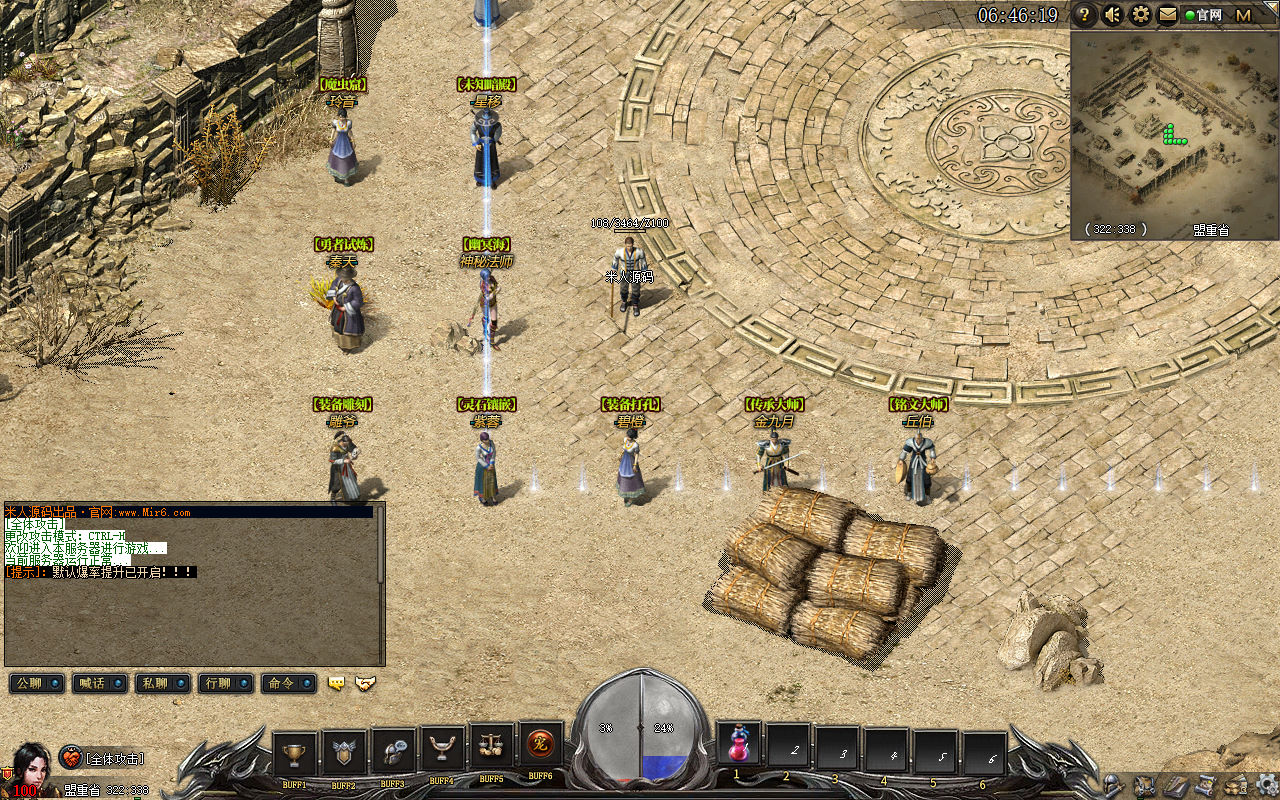This screenshot has width=1280, height=800.
Task: Activate the BUFF1 trophy icon
Action: pos(294,753)
